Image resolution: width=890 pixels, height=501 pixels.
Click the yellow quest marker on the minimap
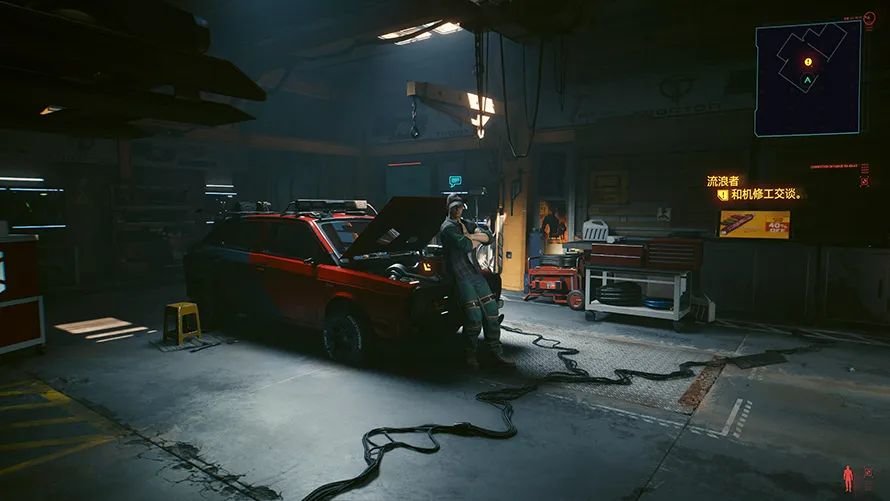808,62
